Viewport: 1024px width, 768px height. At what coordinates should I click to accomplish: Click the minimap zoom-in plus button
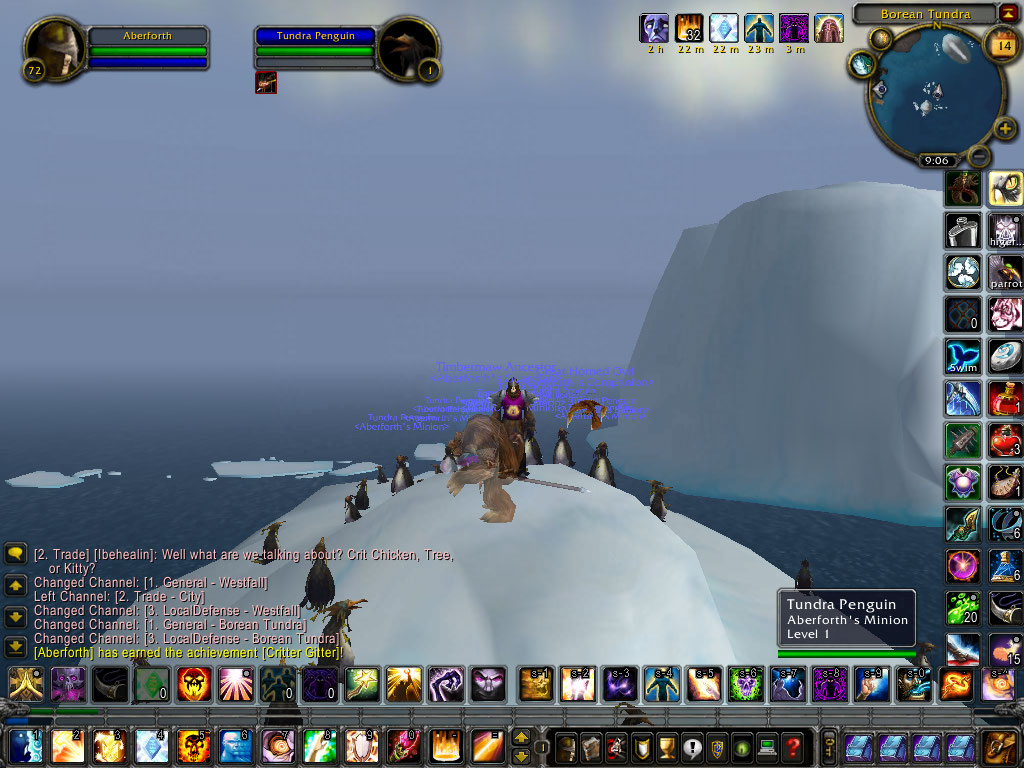pyautogui.click(x=1005, y=130)
